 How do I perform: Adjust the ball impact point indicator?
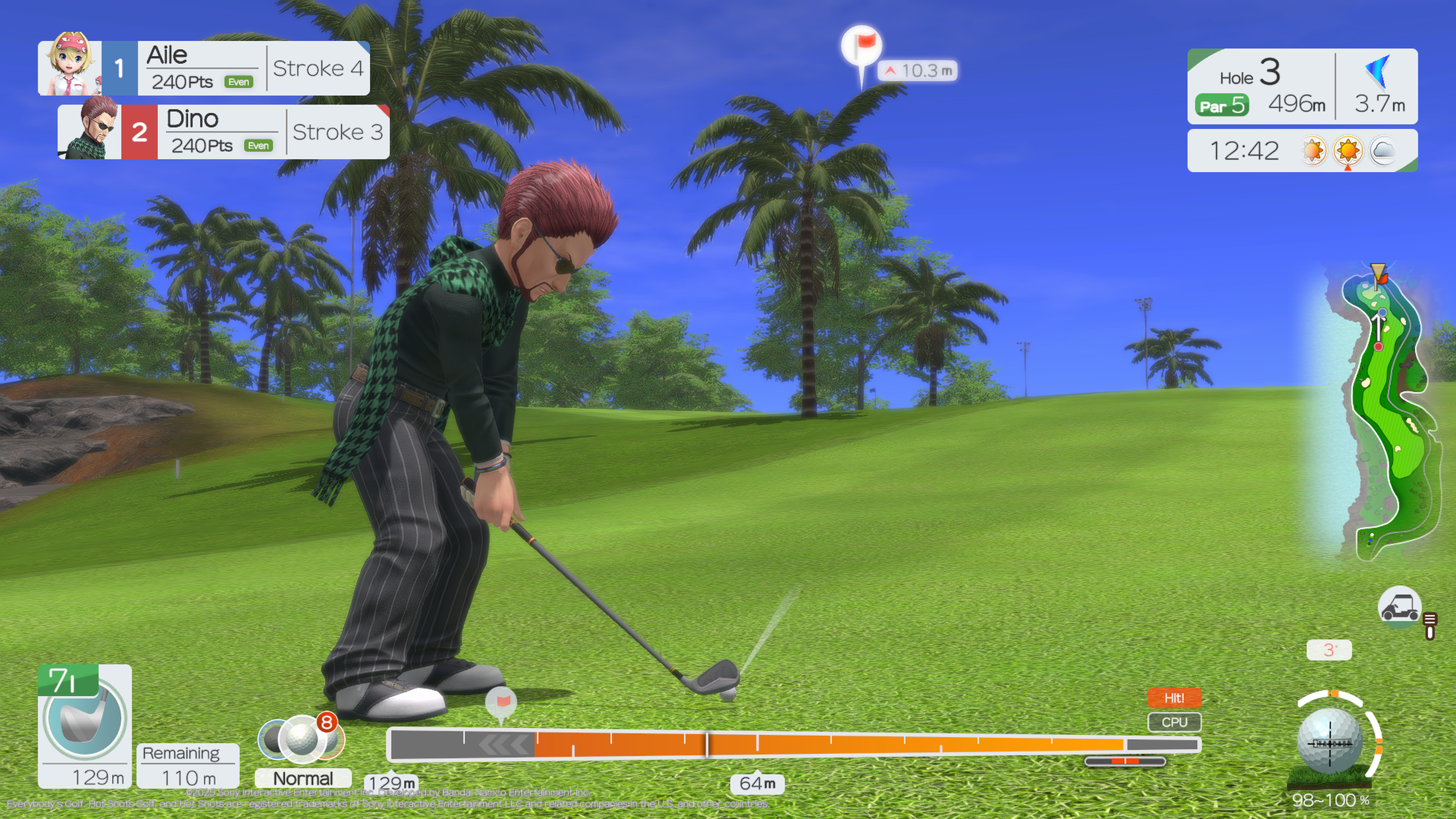[1329, 741]
